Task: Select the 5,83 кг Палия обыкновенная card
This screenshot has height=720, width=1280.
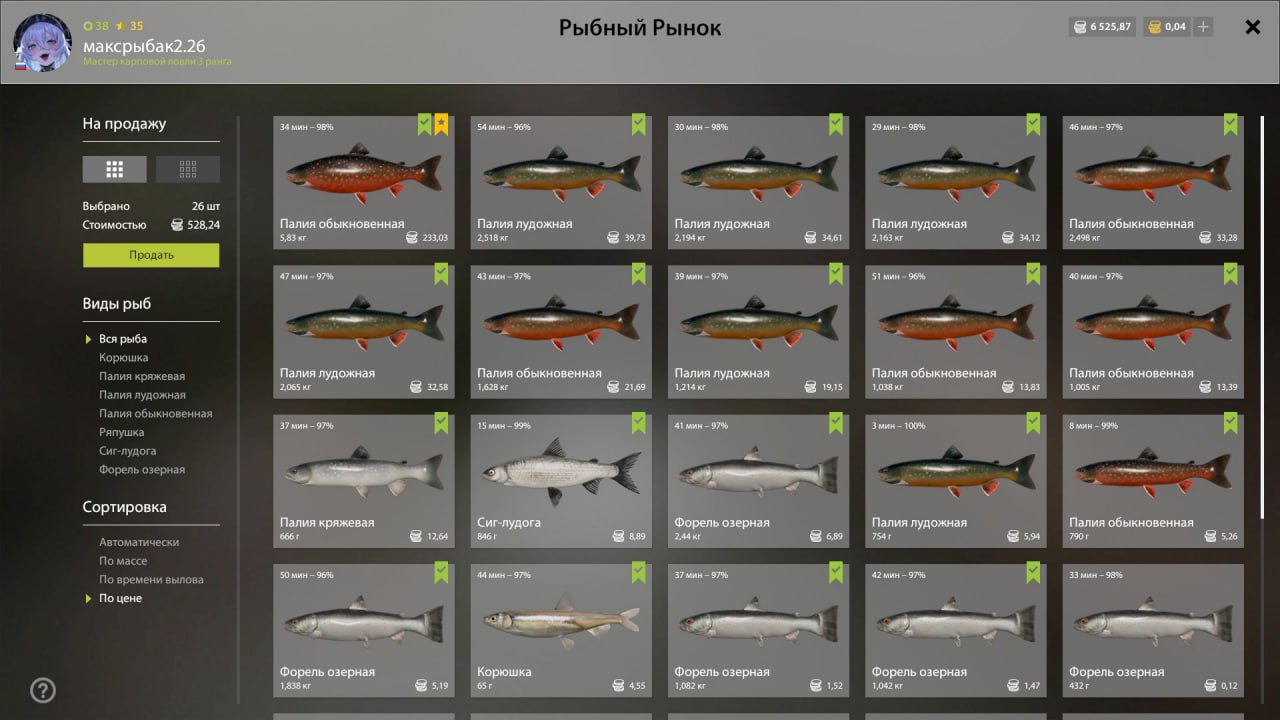Action: tap(364, 182)
